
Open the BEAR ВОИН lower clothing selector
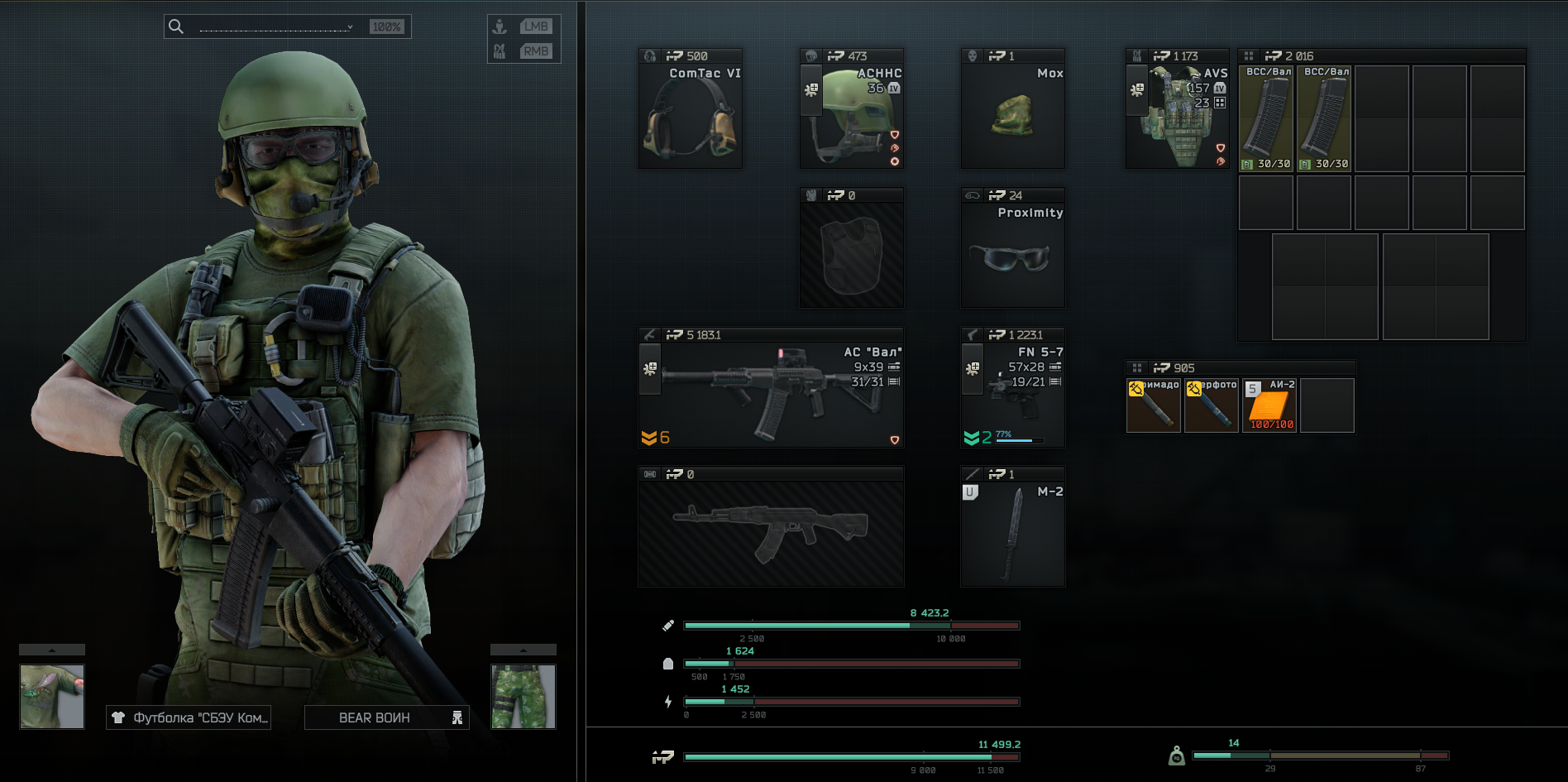click(x=386, y=717)
